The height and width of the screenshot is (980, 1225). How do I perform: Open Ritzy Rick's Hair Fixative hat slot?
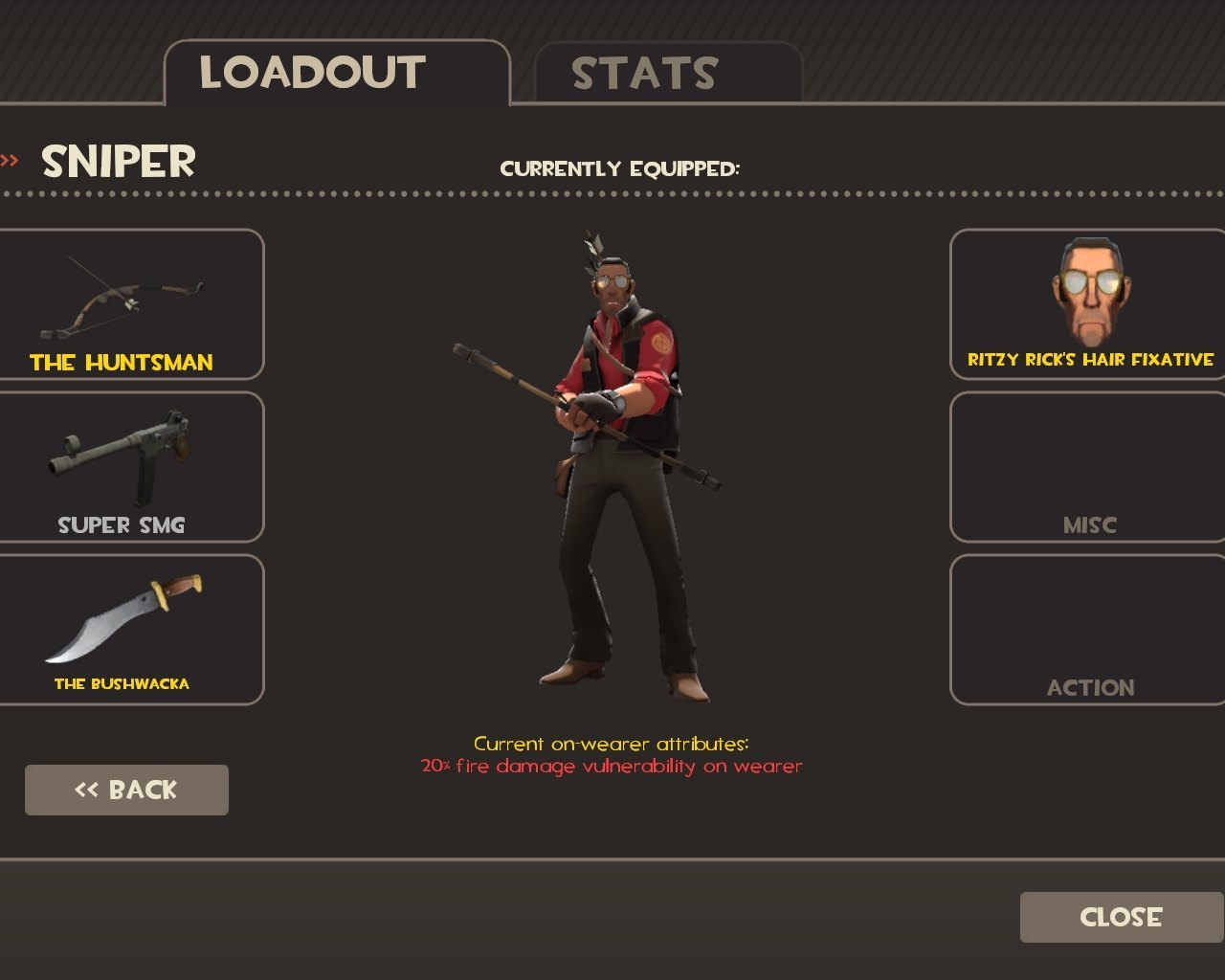pyautogui.click(x=1088, y=304)
